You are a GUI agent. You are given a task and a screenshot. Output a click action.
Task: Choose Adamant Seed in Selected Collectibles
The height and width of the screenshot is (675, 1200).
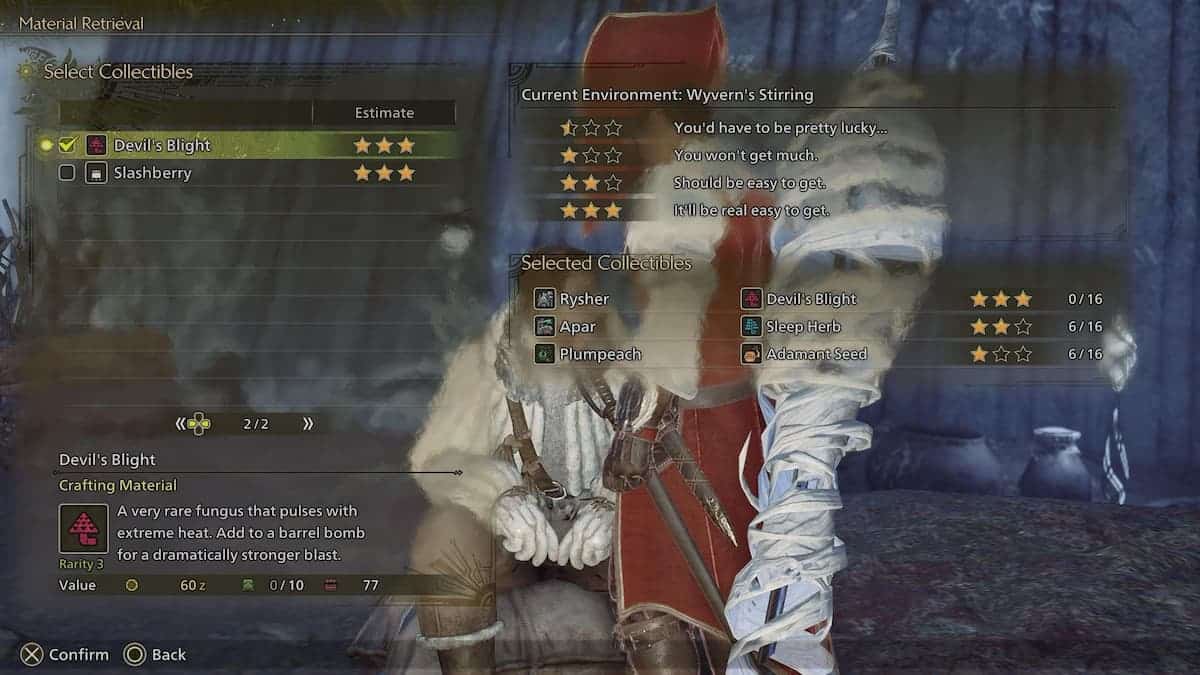816,354
